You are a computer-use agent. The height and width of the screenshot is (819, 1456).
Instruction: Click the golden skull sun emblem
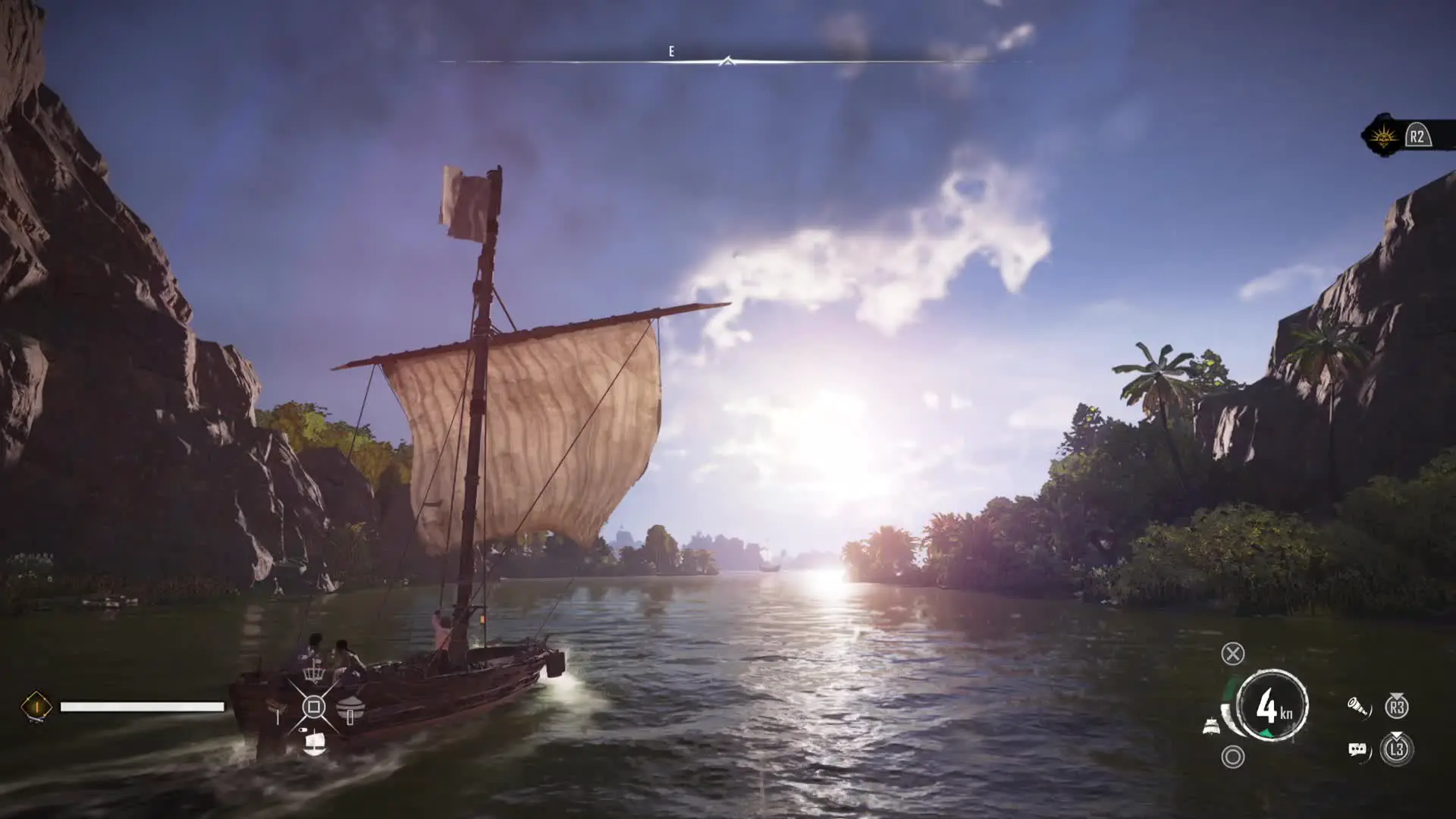click(x=1384, y=136)
